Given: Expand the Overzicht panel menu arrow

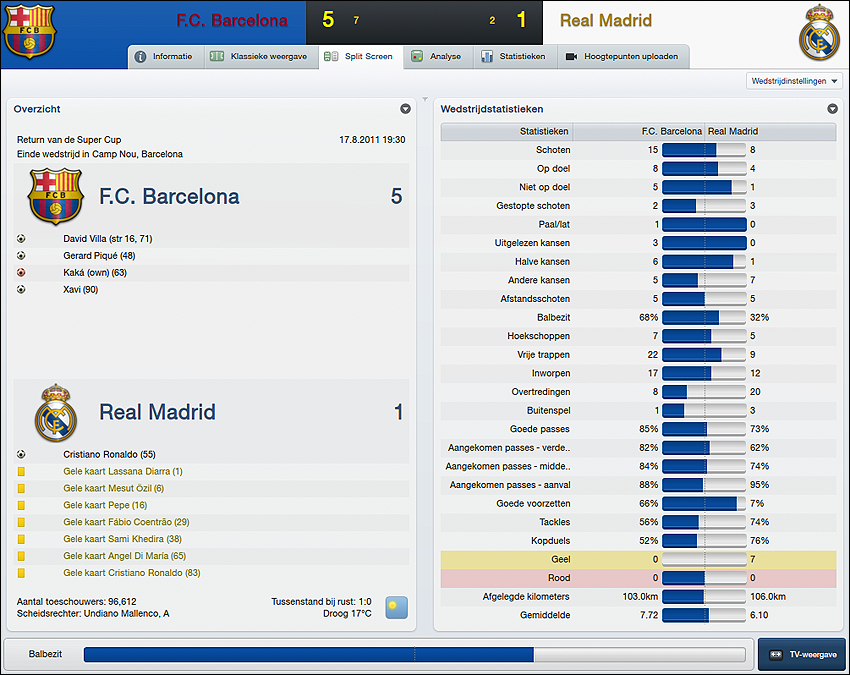Looking at the screenshot, I should [405, 109].
